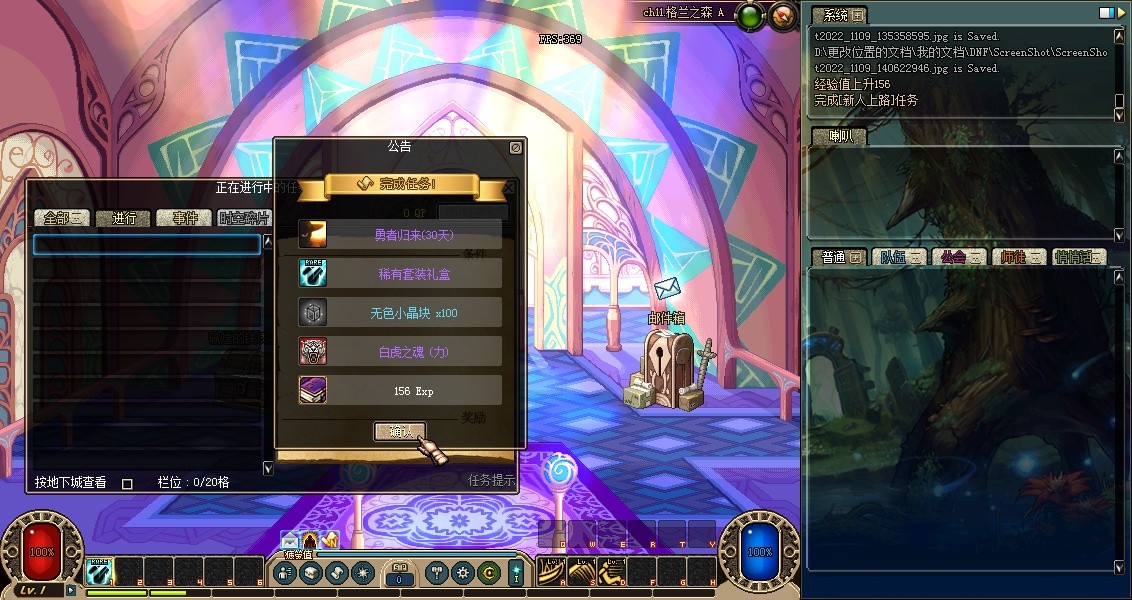Screen dimensions: 1132x600
Task: Click the green orb button beside channel name
Action: click(749, 15)
